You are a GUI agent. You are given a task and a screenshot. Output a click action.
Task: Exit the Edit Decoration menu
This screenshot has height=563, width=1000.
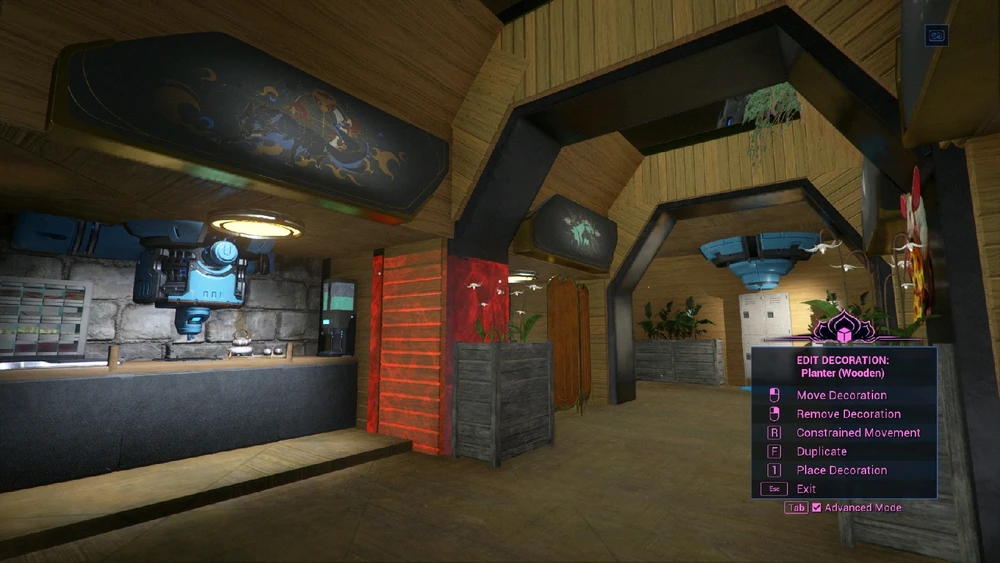(x=806, y=489)
